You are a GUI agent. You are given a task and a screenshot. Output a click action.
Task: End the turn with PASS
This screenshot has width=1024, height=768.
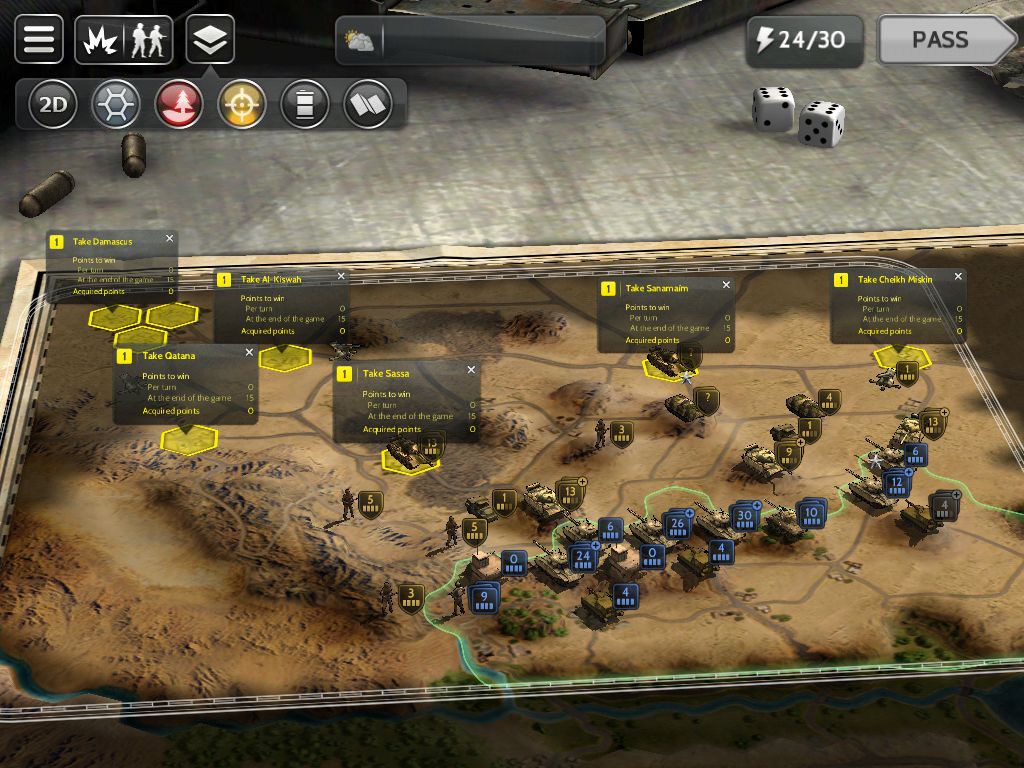(x=943, y=41)
